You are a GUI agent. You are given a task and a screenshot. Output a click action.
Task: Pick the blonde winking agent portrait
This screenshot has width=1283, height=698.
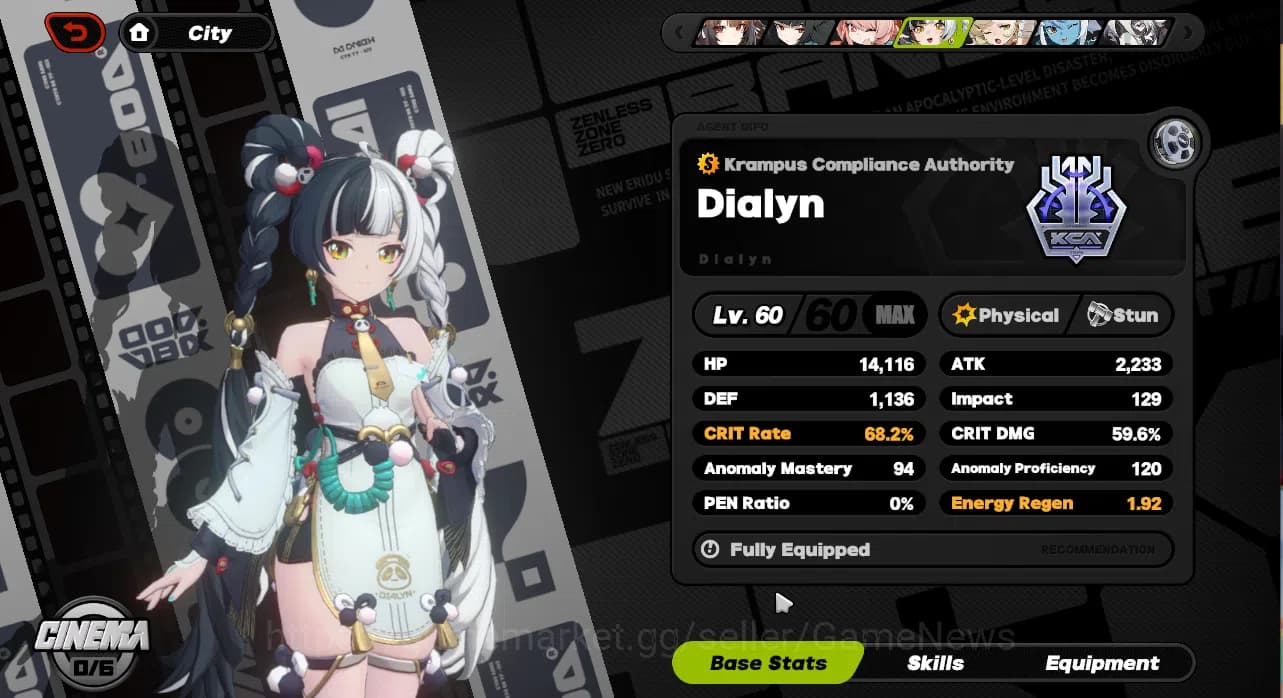point(1001,33)
